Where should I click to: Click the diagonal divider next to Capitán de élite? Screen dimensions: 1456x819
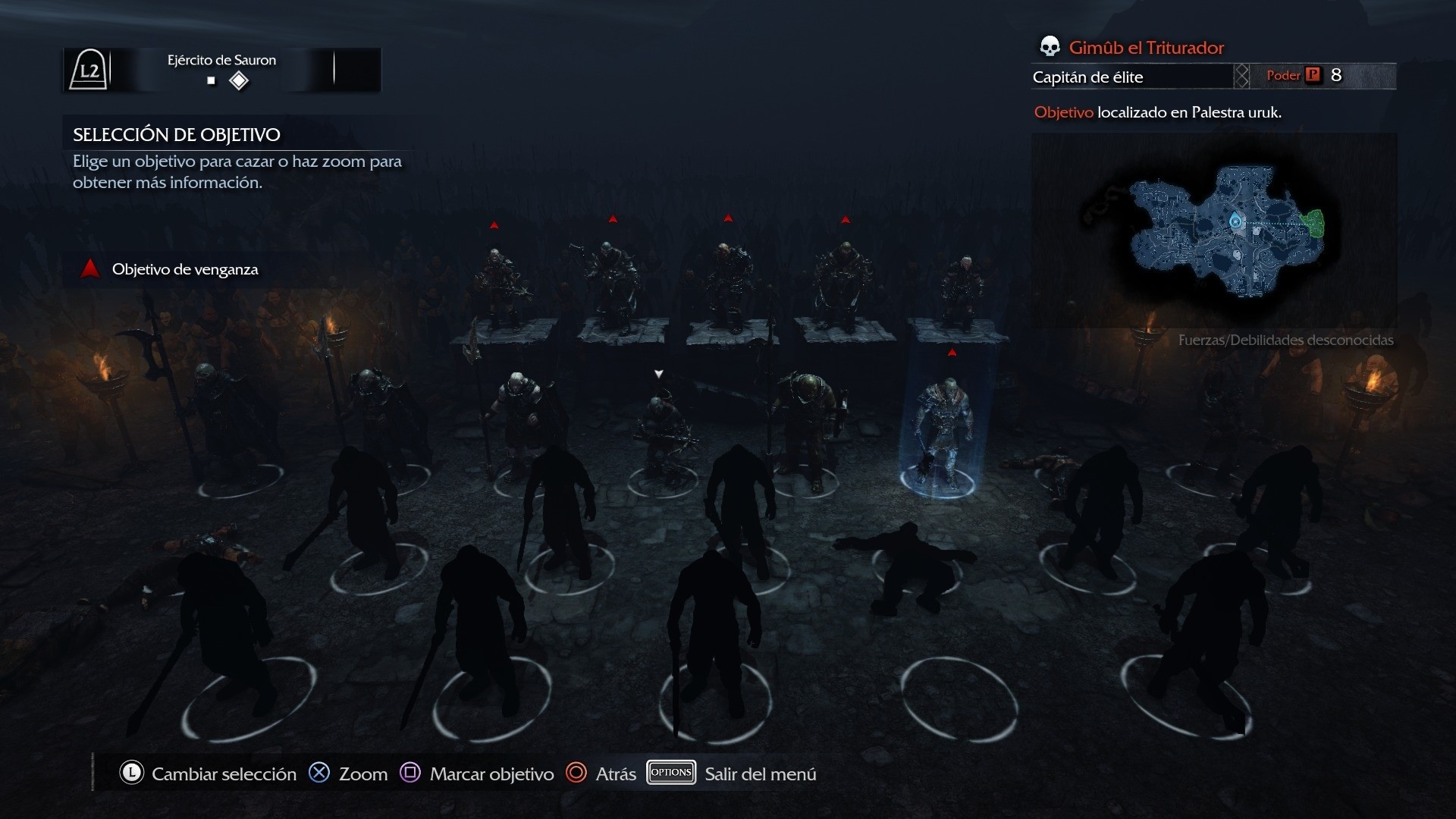1242,76
